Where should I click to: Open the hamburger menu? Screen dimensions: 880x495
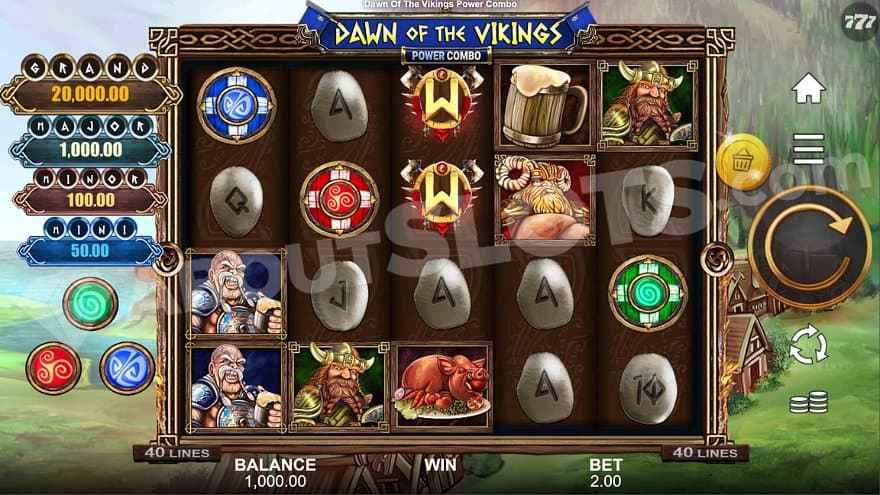(808, 148)
